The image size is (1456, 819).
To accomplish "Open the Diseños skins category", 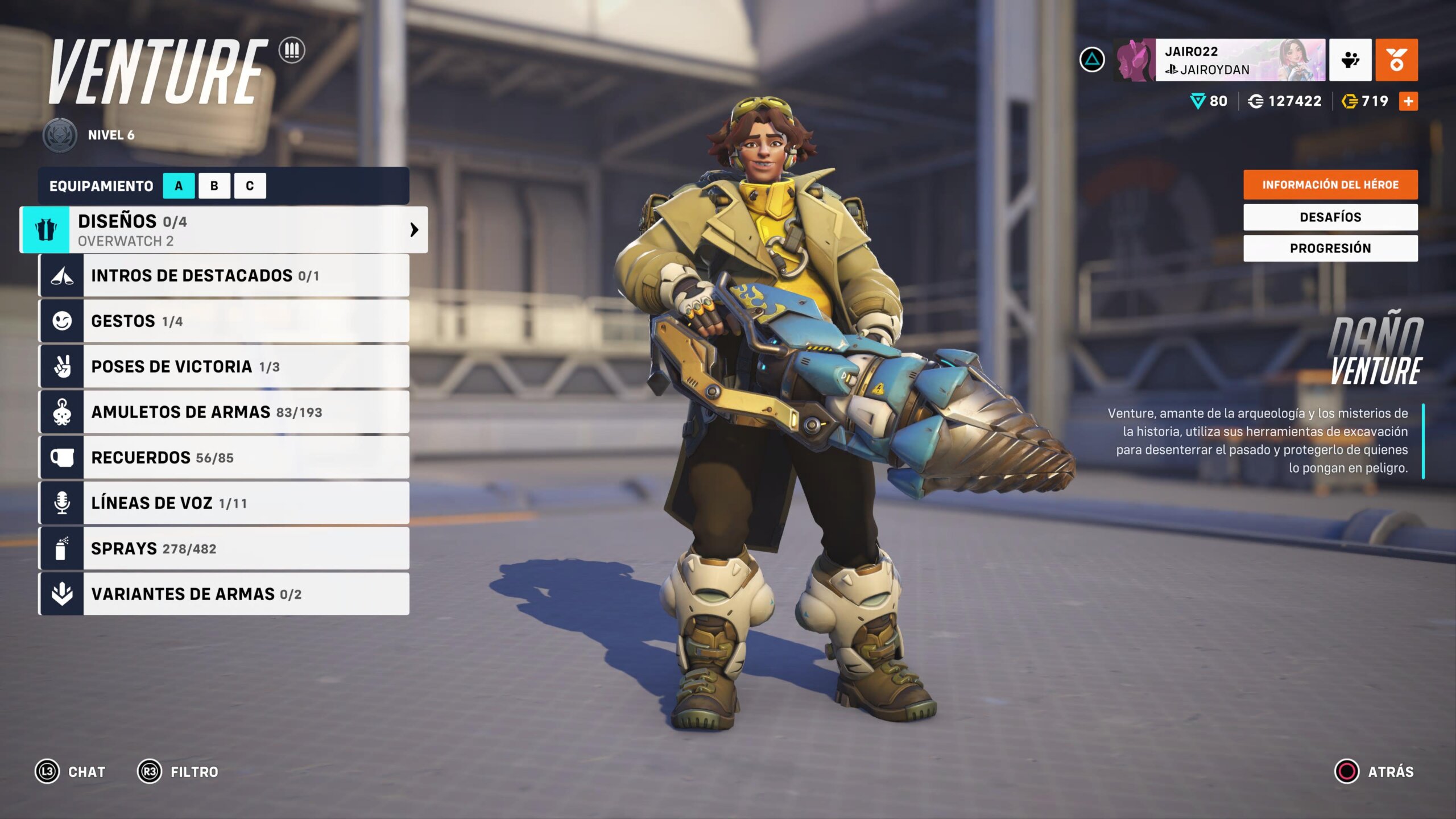I will click(224, 230).
